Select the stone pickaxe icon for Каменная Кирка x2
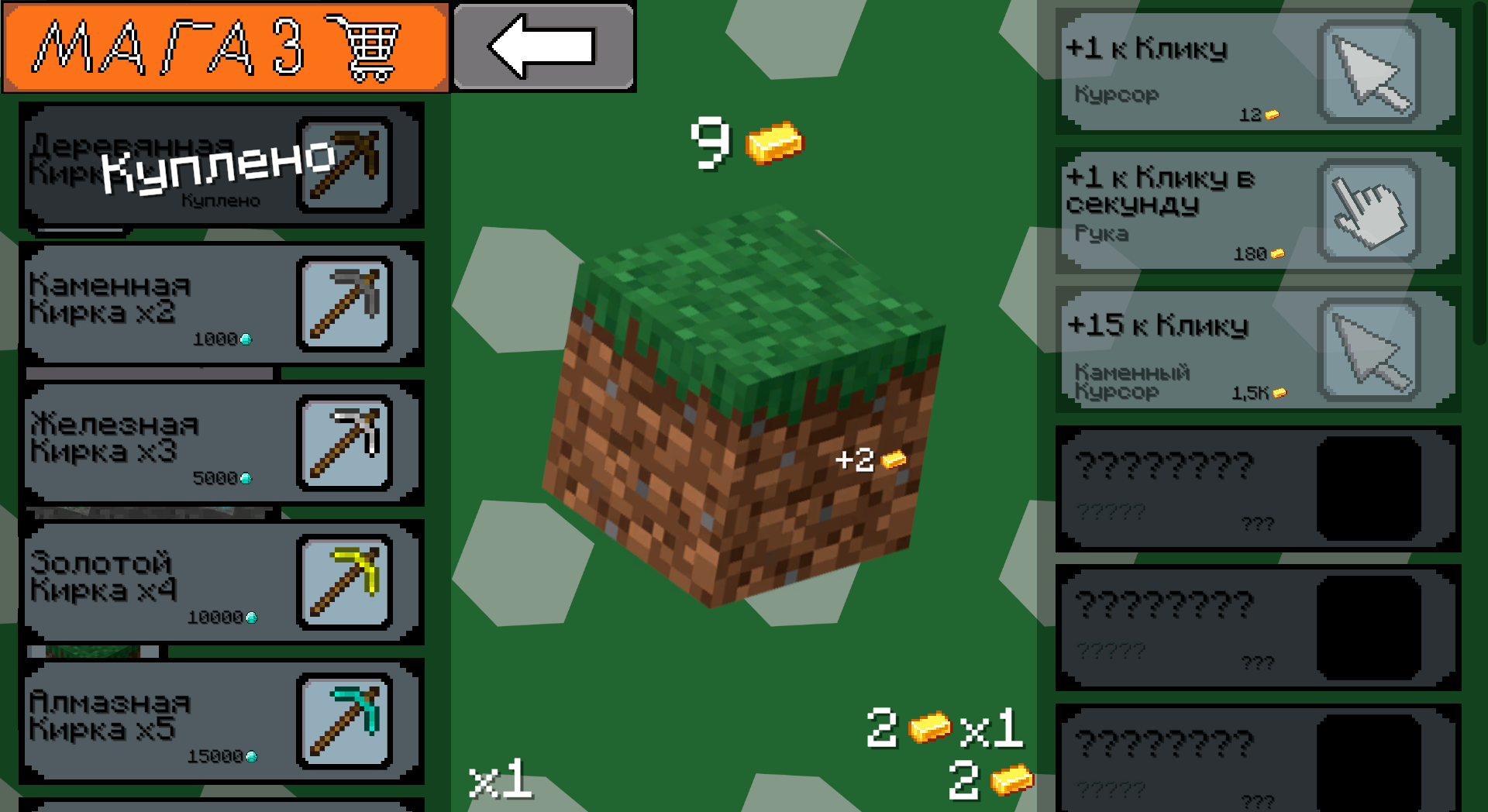This screenshot has height=812, width=1488. click(344, 305)
